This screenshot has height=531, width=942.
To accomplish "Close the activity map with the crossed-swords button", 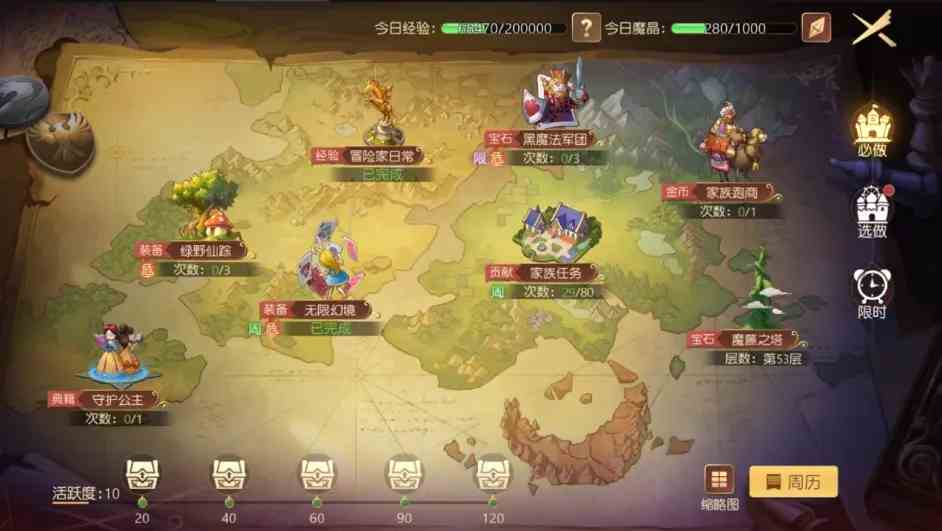I will (x=872, y=28).
